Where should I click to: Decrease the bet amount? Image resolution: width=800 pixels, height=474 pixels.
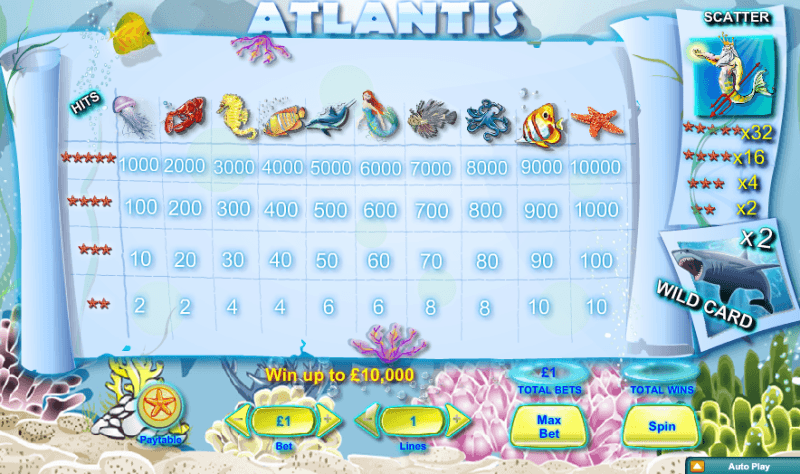(240, 419)
